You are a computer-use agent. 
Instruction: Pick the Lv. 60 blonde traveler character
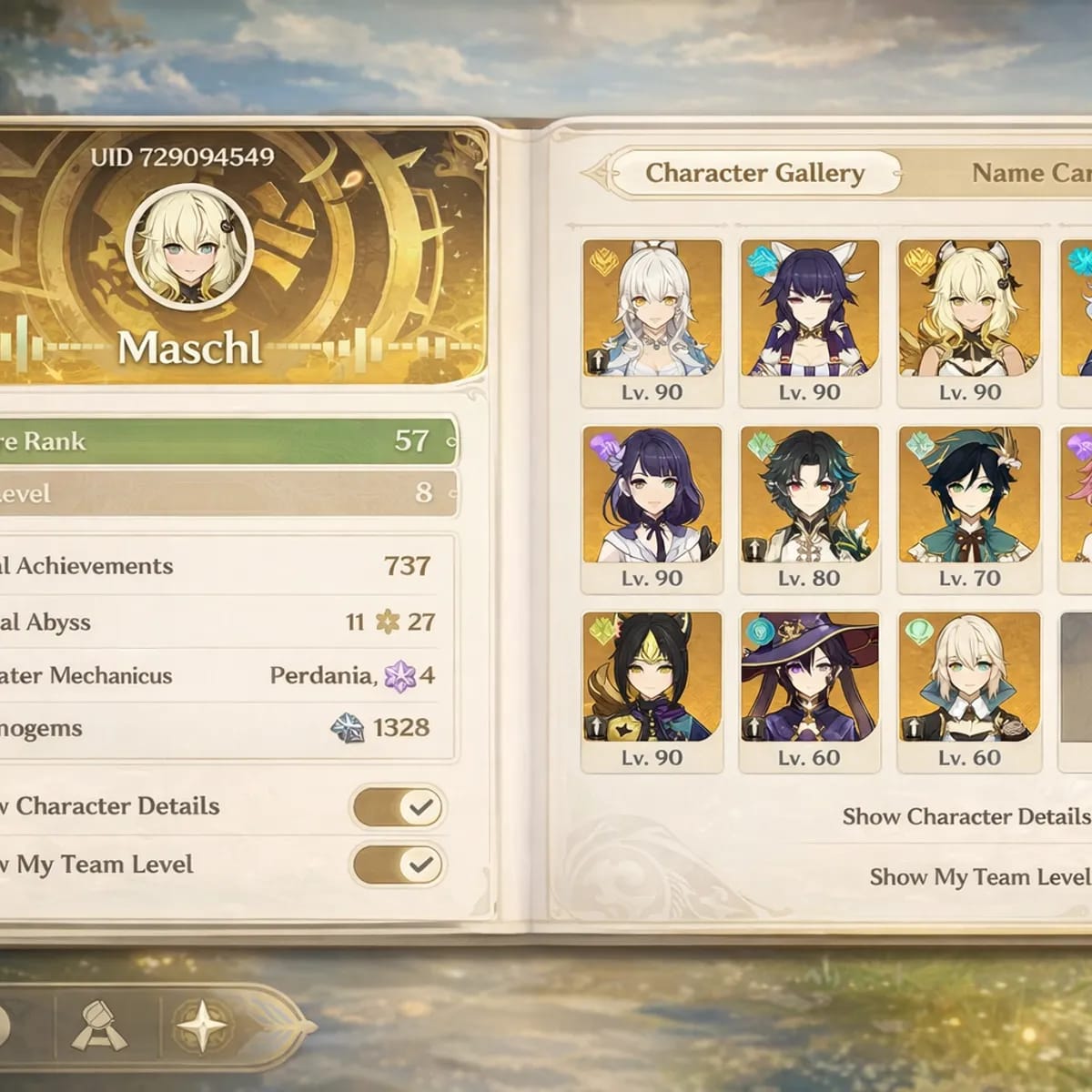click(x=969, y=689)
